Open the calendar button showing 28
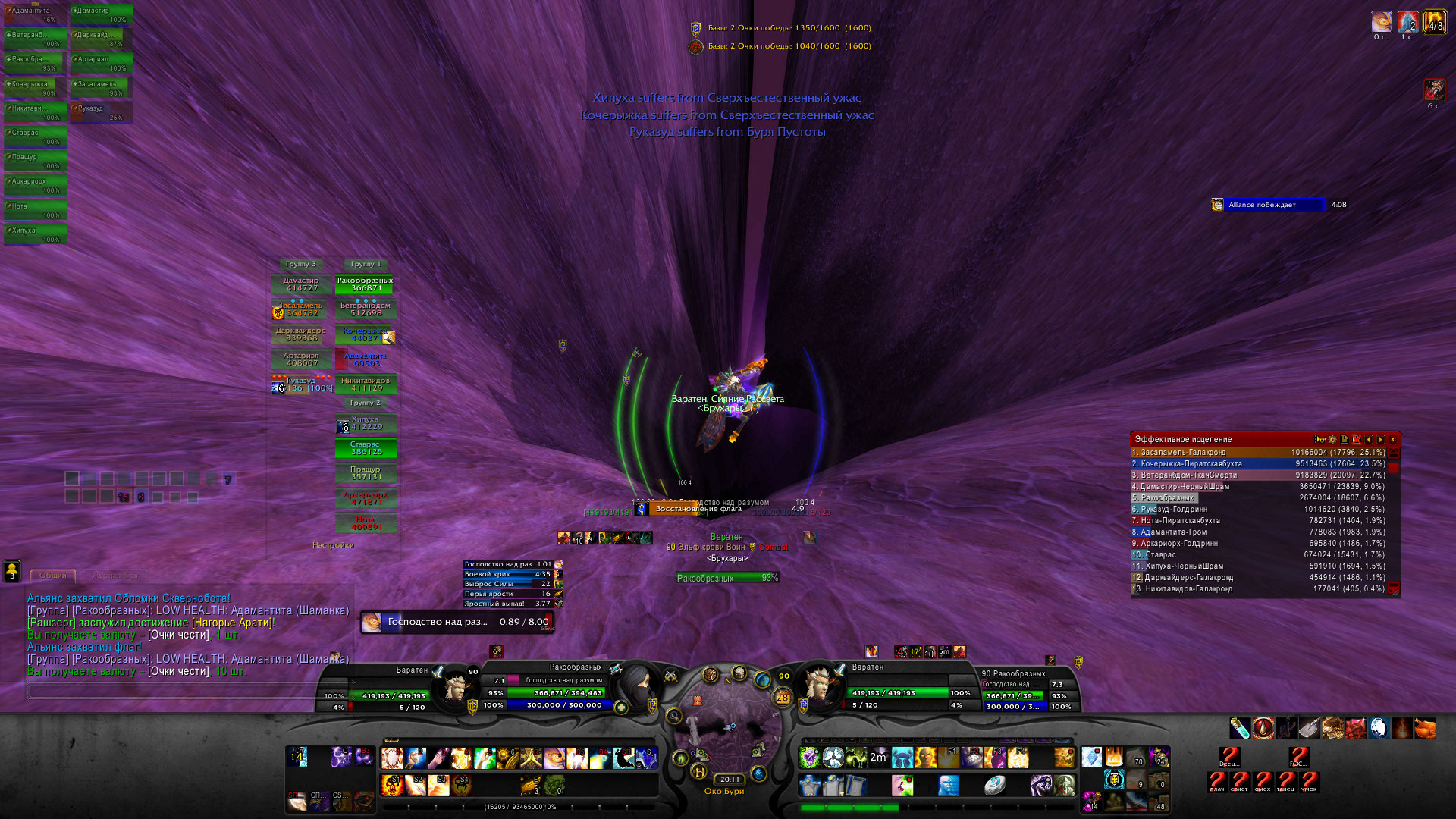 (782, 697)
